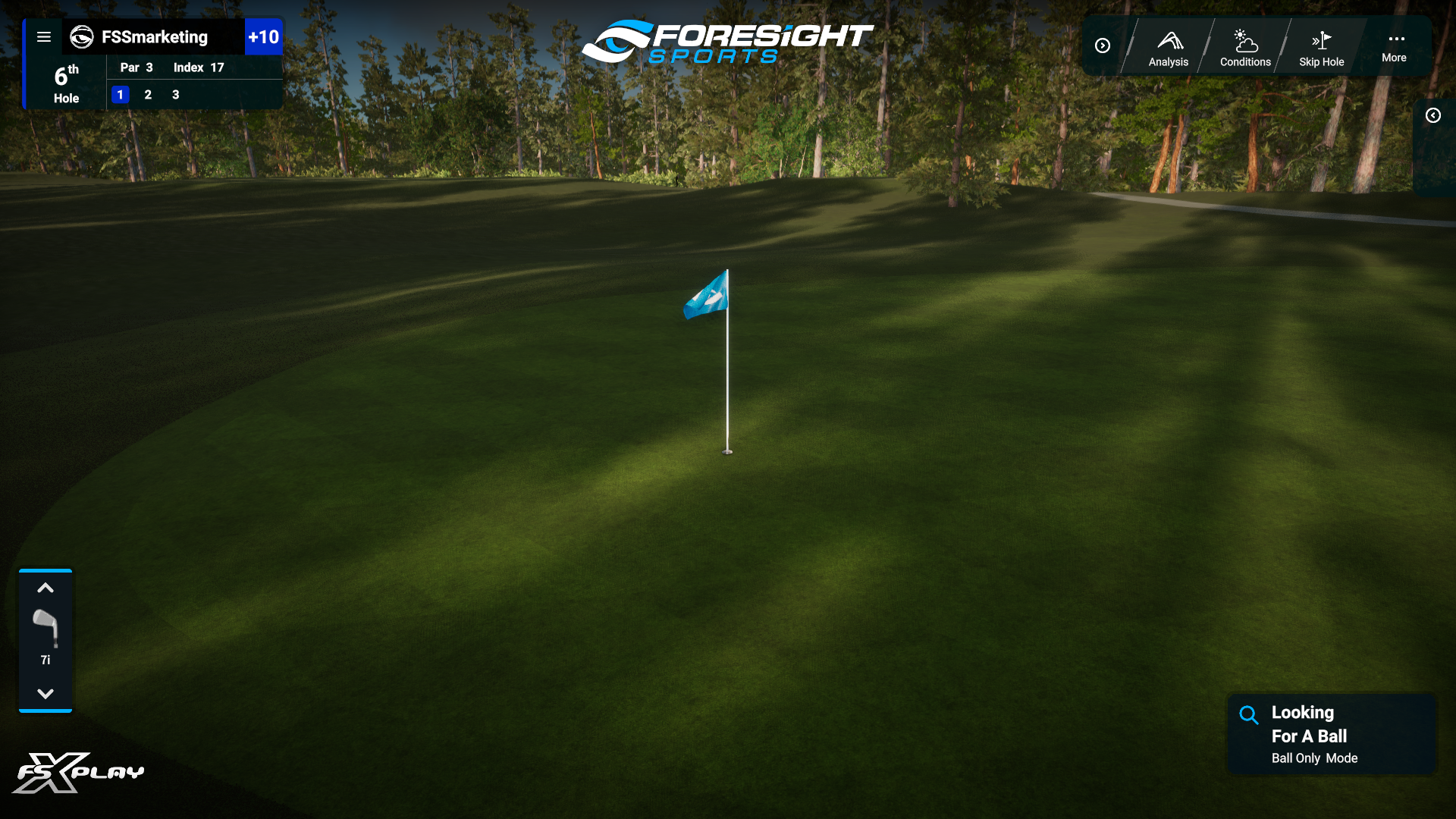Click the down chevron below the club selector
Screen dimensions: 1456x819
tap(45, 692)
